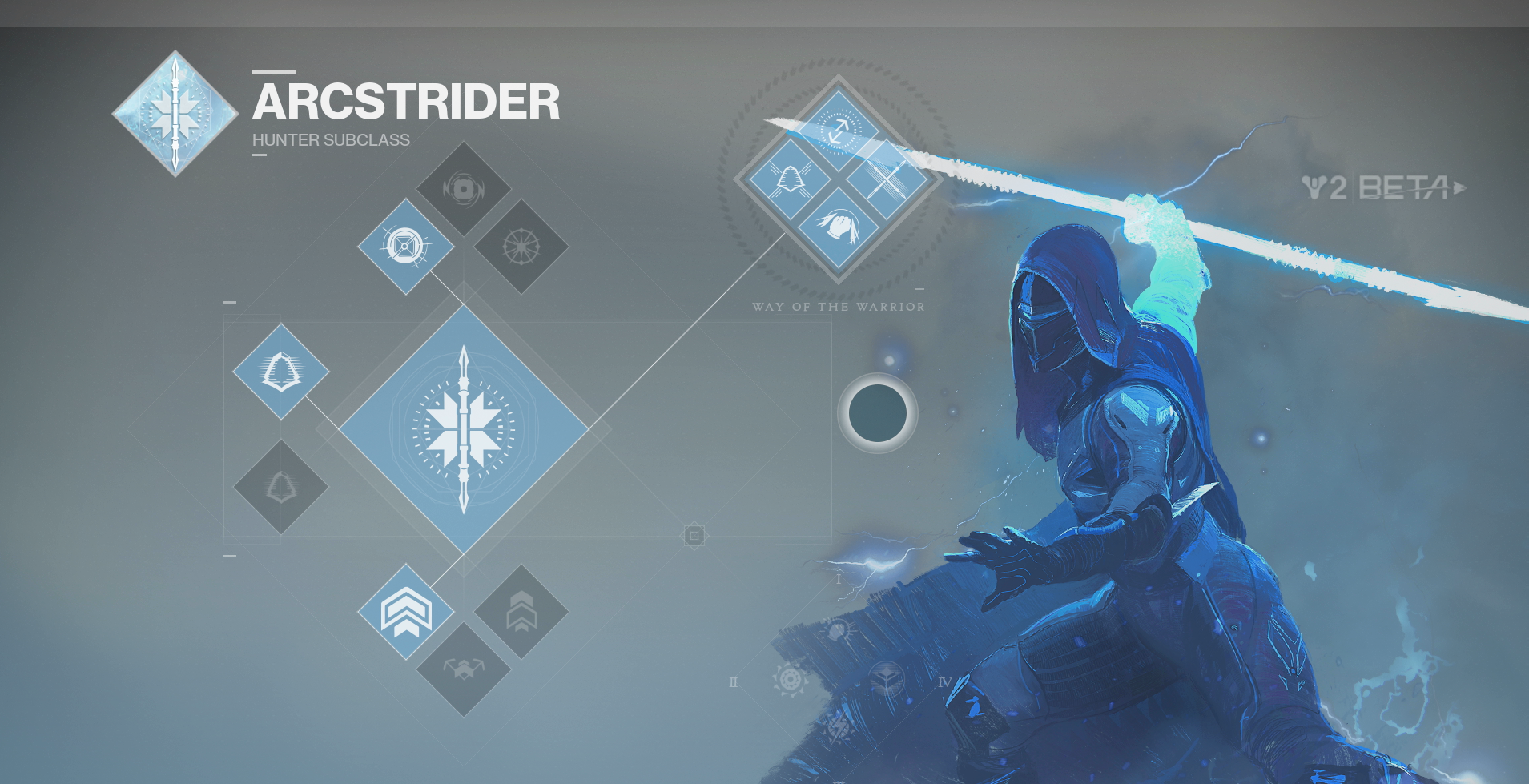1529x784 pixels.
Task: Click the empty dark circular path node
Action: point(877,413)
